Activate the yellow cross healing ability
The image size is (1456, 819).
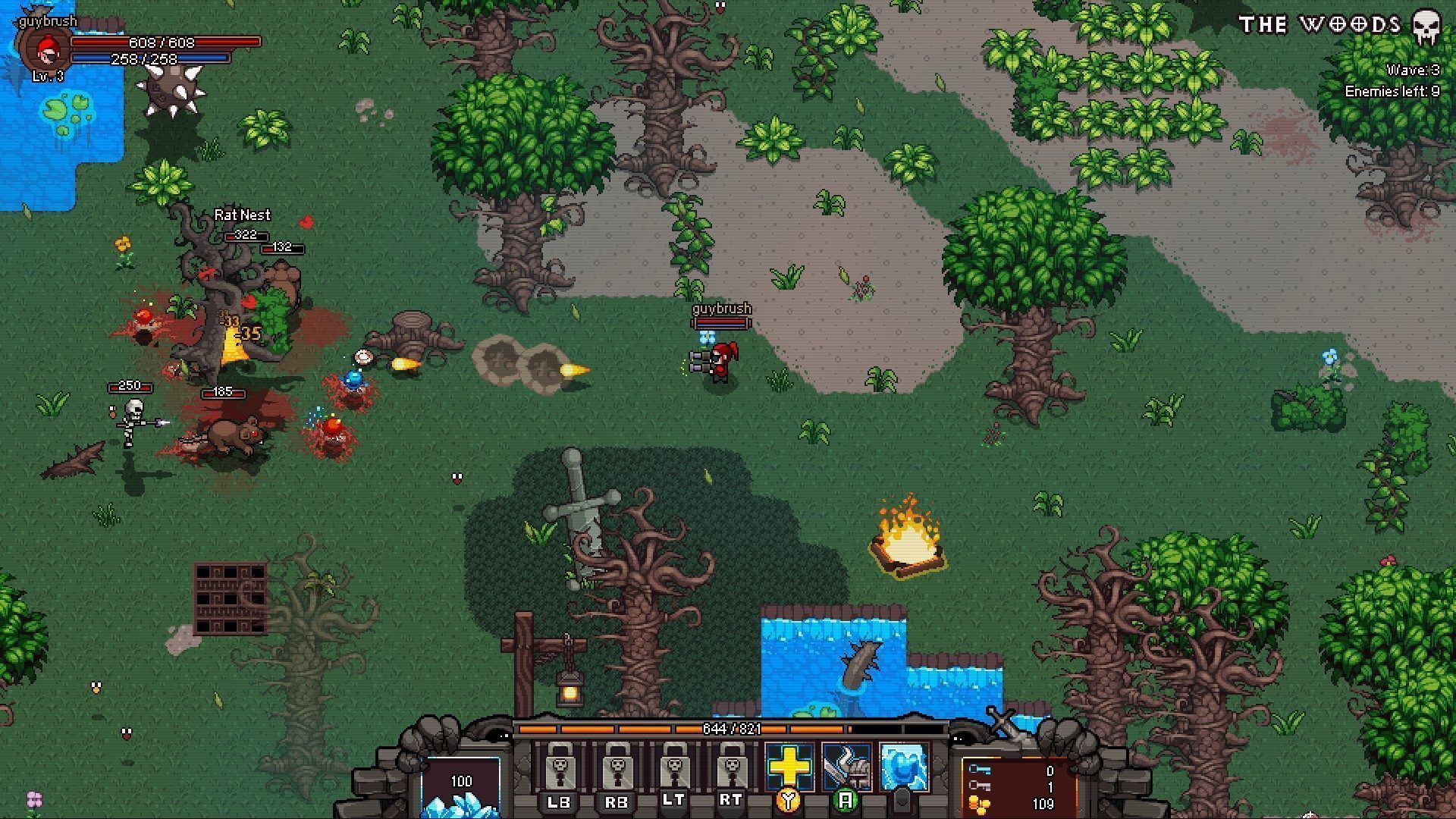pos(789,767)
